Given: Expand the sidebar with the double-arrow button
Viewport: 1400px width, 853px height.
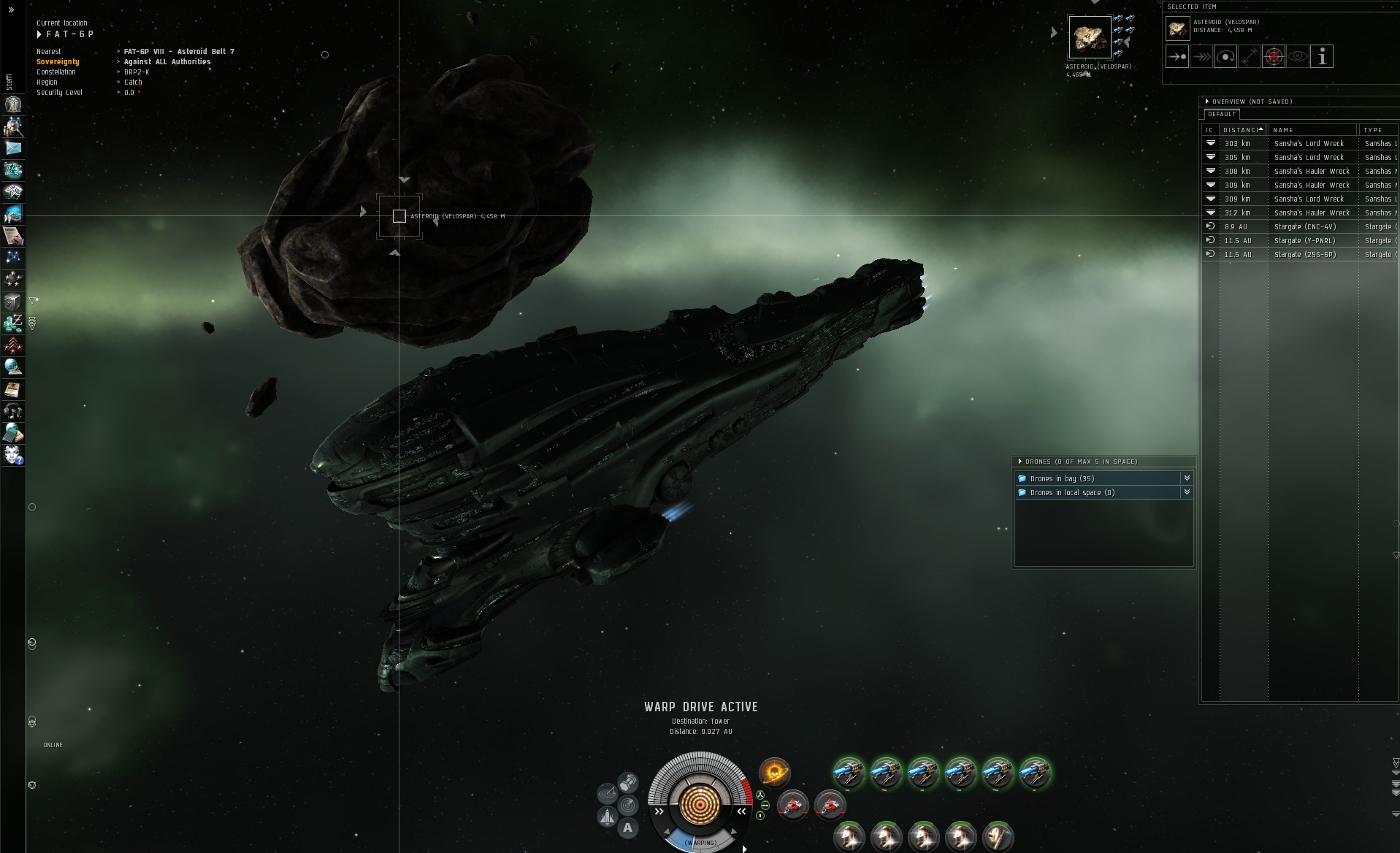Looking at the screenshot, I should click(x=11, y=10).
